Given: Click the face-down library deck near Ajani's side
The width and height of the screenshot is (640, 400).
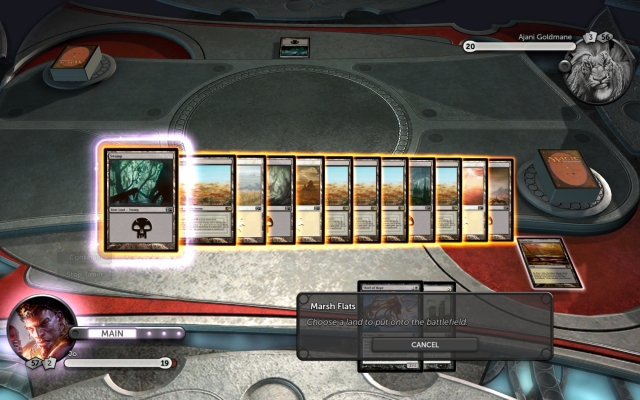Looking at the screenshot, I should (561, 173).
